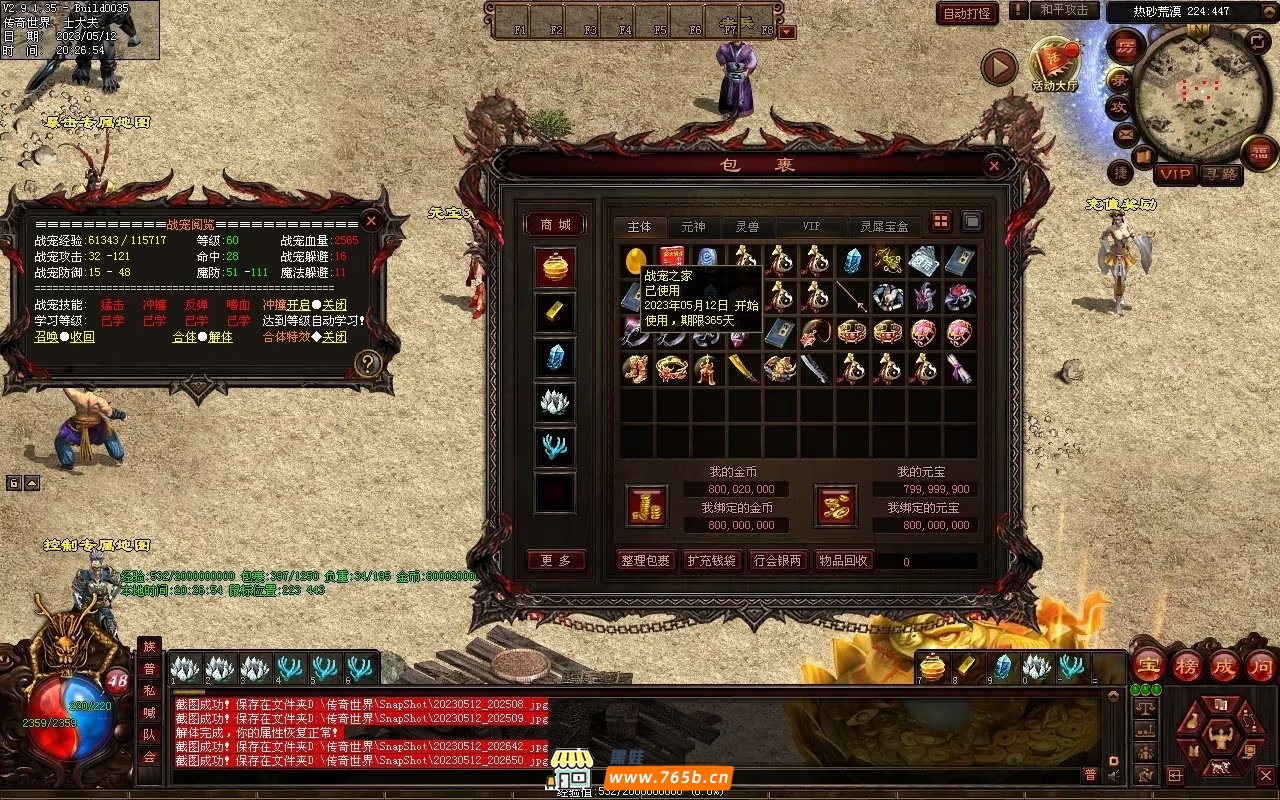1280x800 pixels.
Task: Click the 整理包裹 sort button
Action: click(645, 561)
